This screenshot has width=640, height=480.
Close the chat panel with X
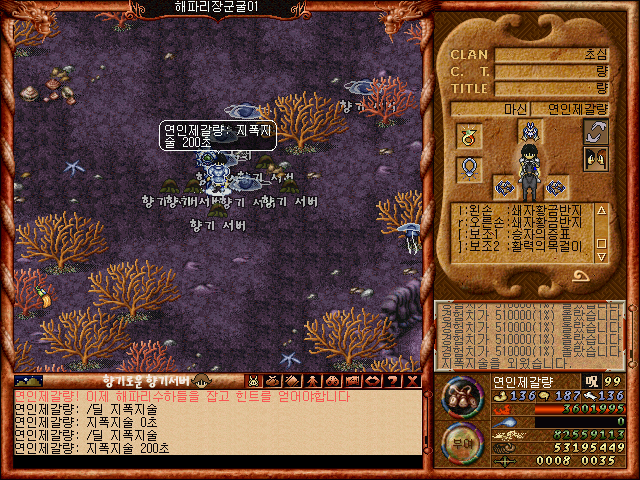click(413, 381)
